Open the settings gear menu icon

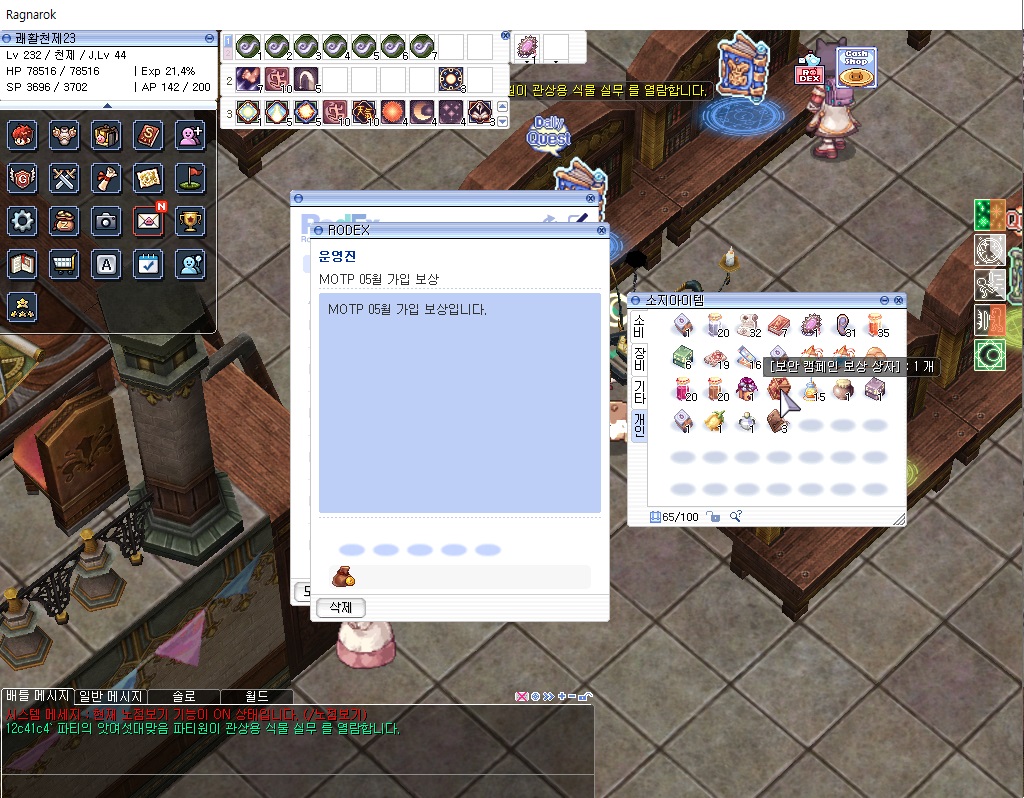22,221
